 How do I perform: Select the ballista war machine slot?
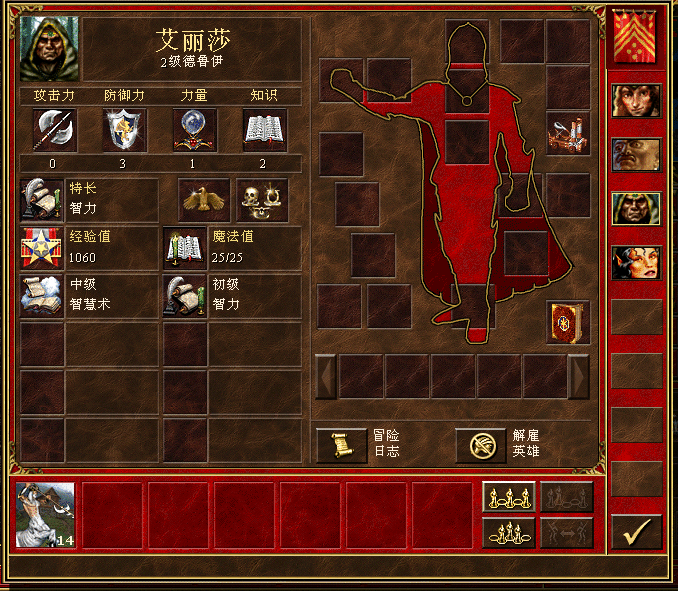[x=567, y=133]
